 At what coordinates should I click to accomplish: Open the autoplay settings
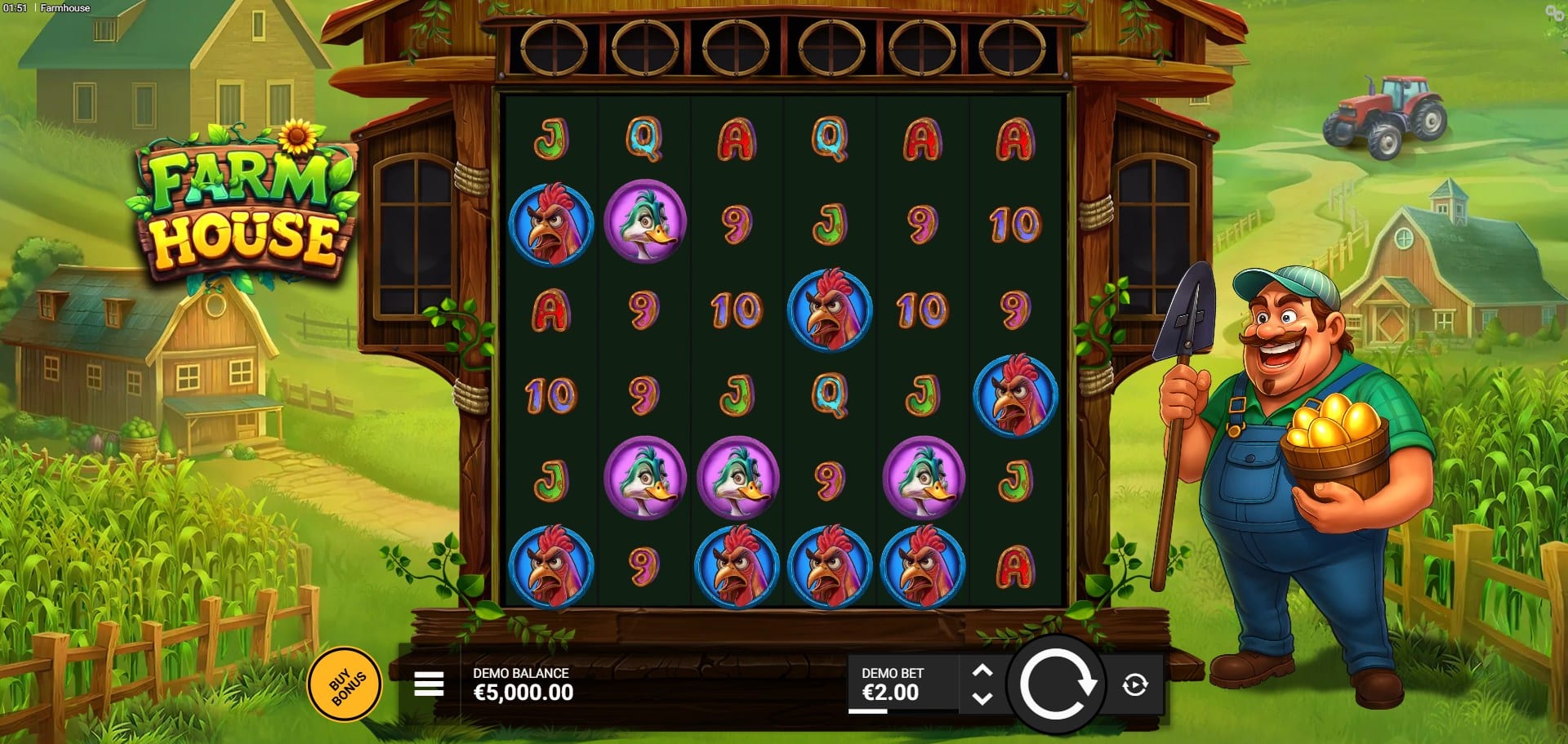pos(1135,684)
